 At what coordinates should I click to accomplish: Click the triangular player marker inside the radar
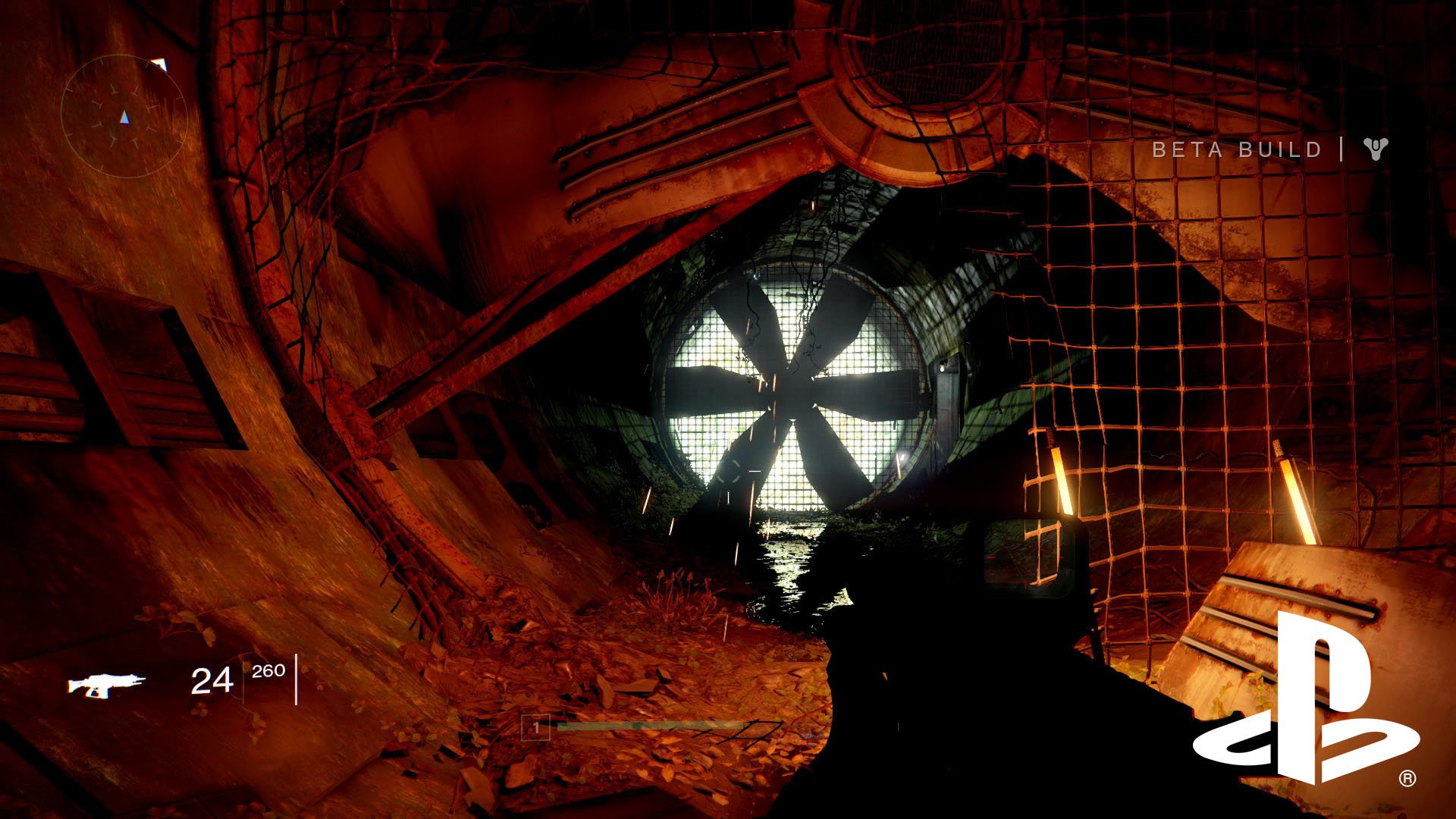click(x=125, y=117)
